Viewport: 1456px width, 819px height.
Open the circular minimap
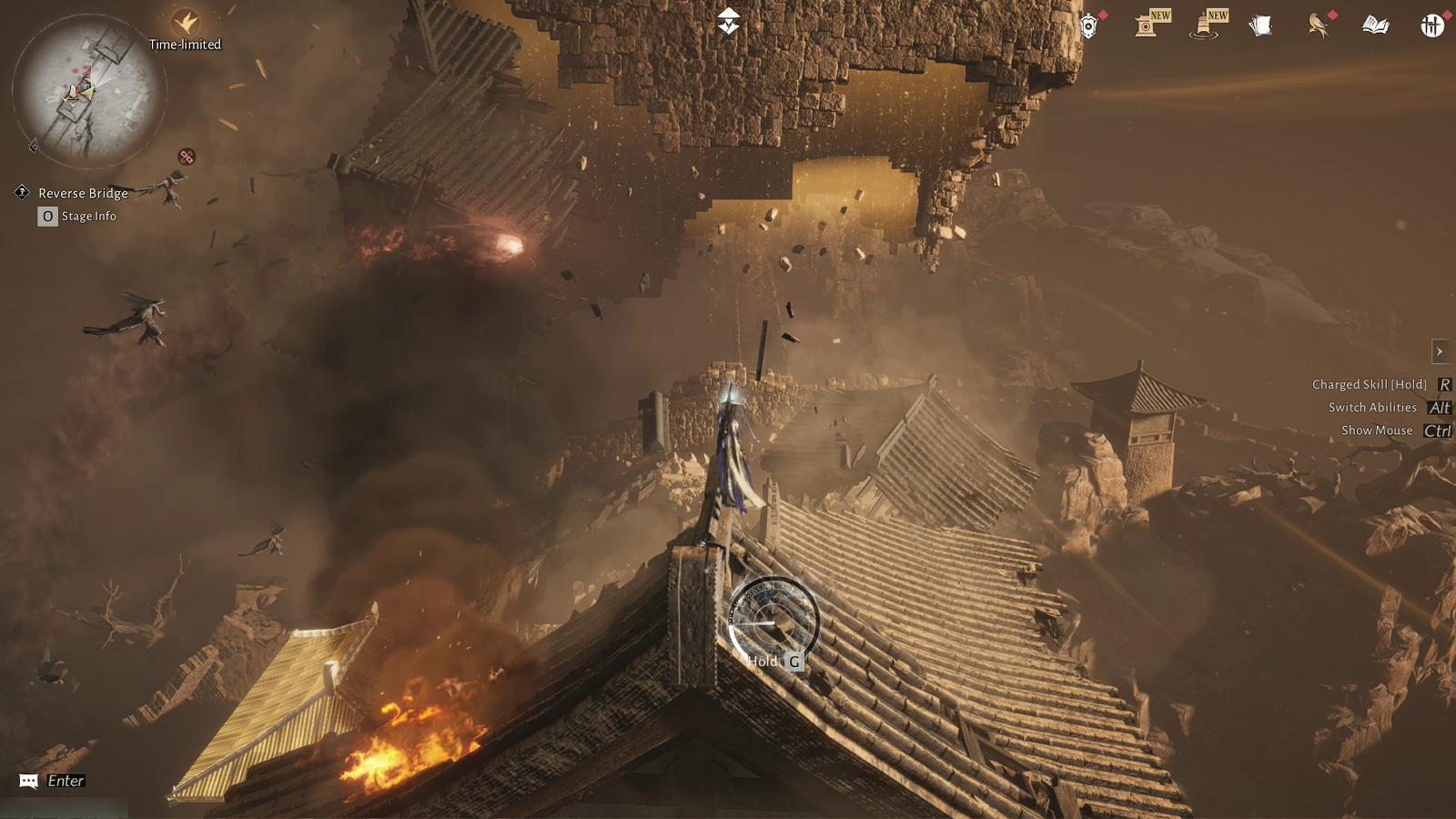point(88,91)
